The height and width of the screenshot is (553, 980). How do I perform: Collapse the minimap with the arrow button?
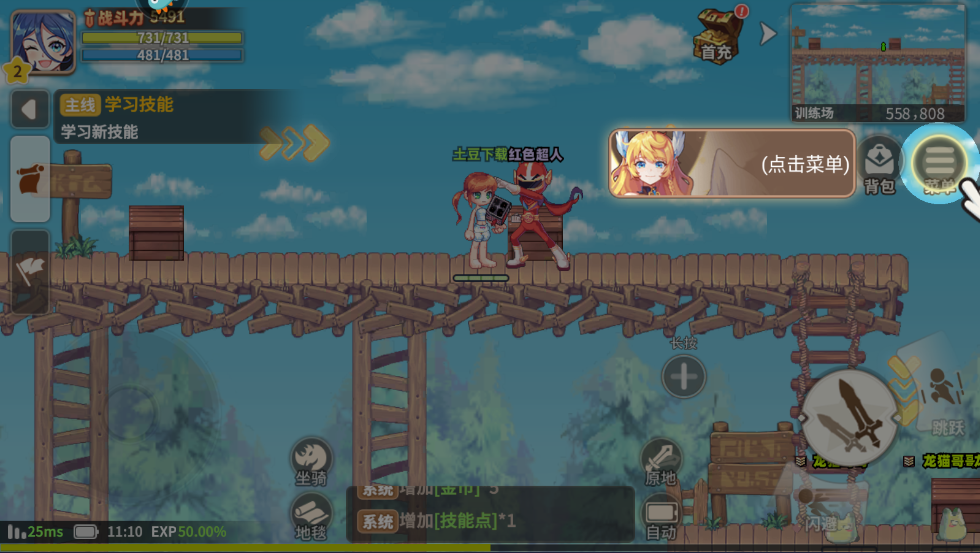click(x=768, y=34)
